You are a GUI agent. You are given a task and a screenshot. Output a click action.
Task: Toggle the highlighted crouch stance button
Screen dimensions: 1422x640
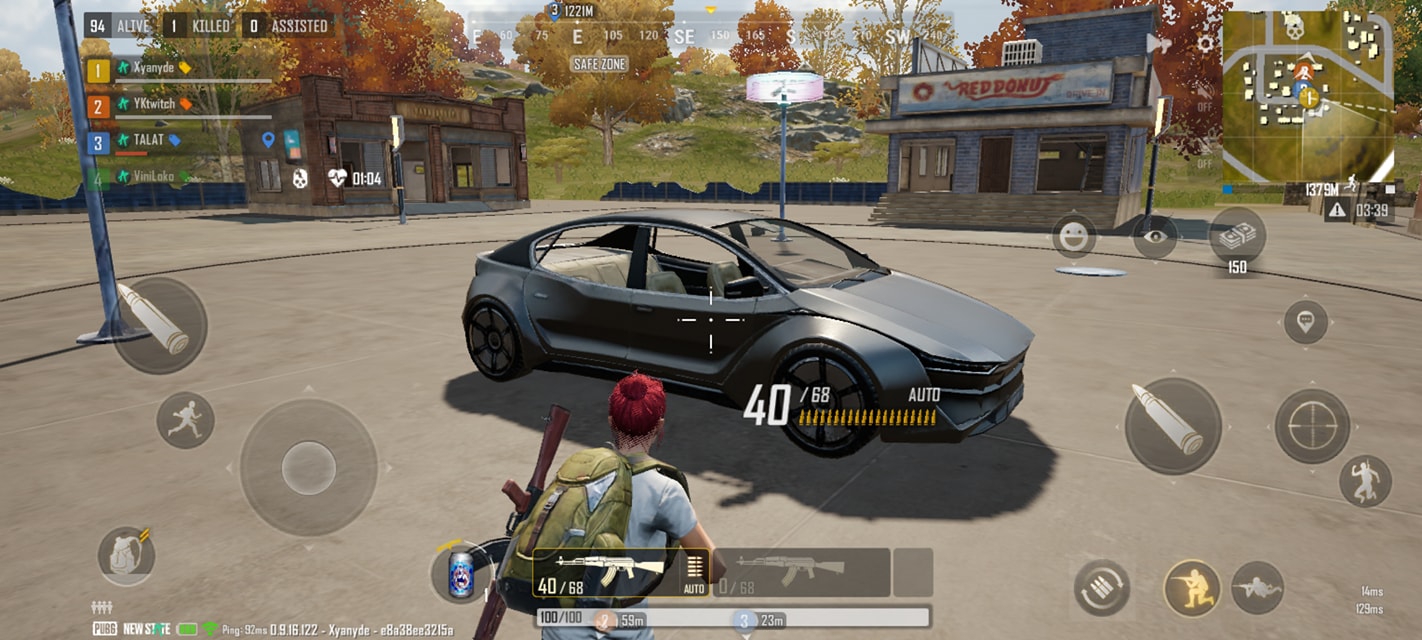[x=1192, y=588]
